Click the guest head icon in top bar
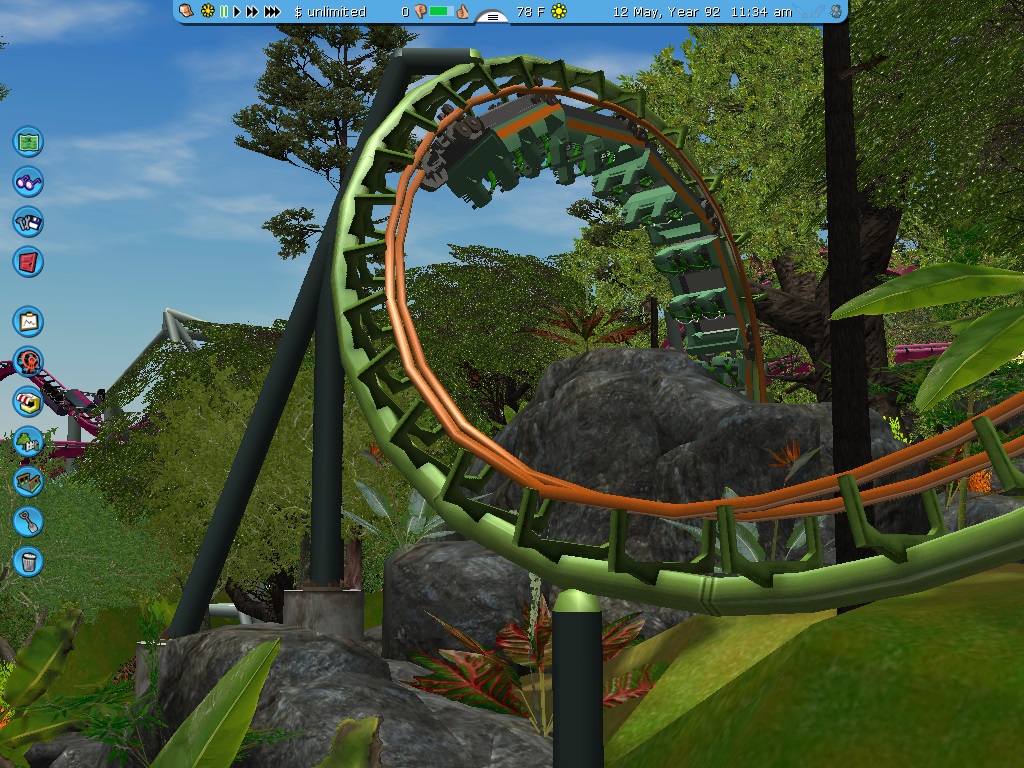 point(186,12)
